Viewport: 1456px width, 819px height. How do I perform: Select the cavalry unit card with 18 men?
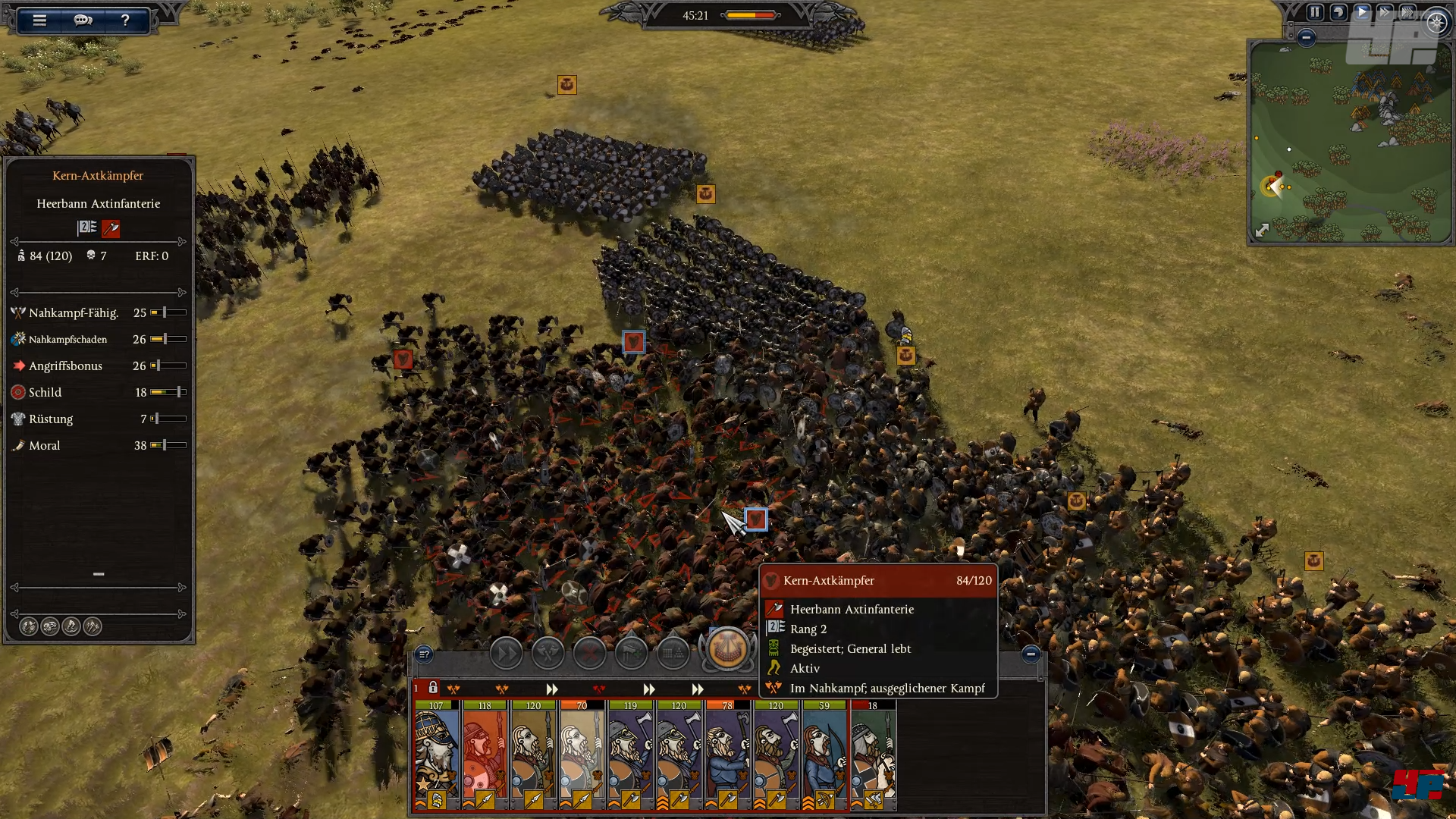pyautogui.click(x=873, y=755)
